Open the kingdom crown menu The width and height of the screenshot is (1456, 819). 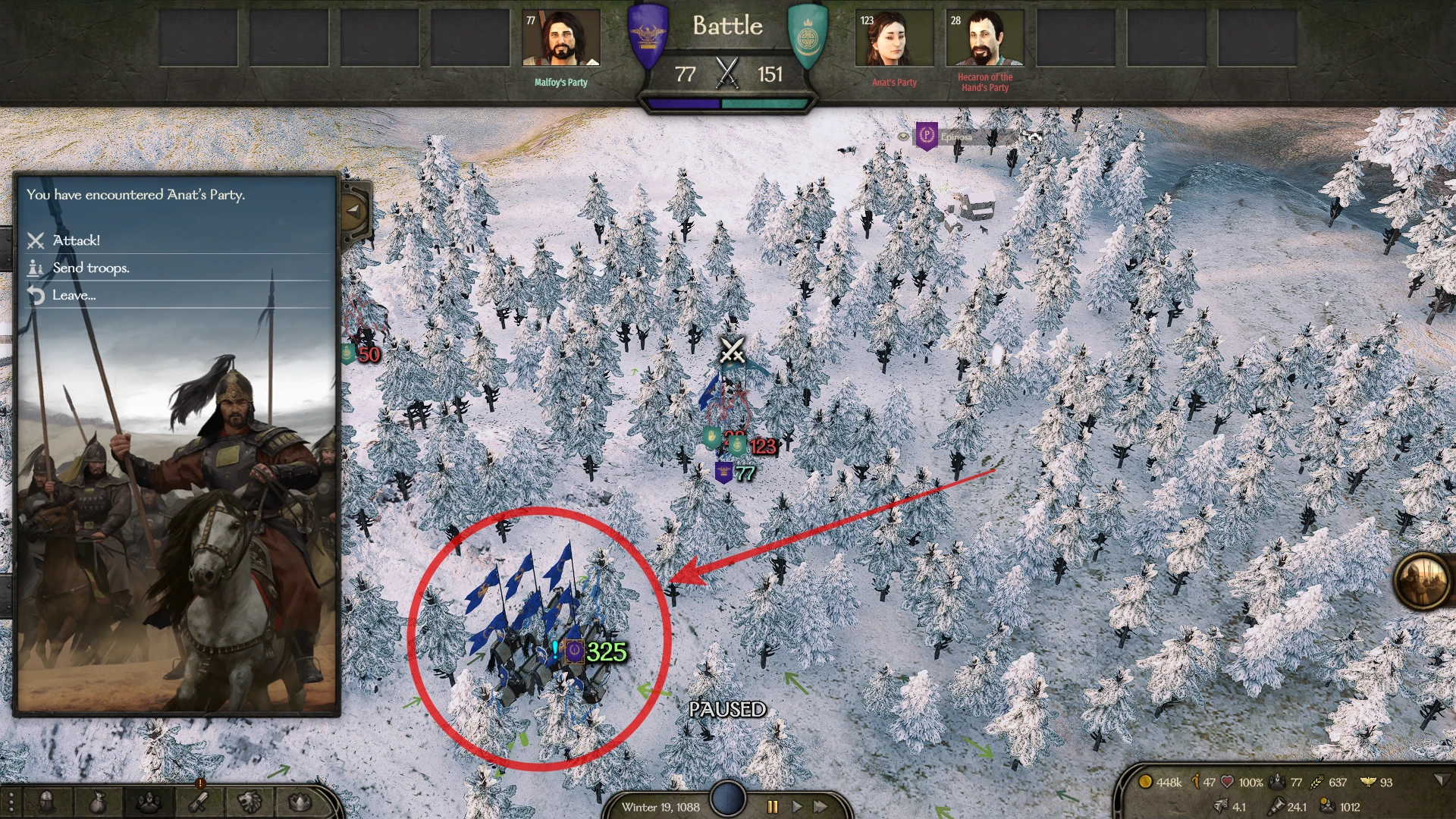(x=301, y=802)
